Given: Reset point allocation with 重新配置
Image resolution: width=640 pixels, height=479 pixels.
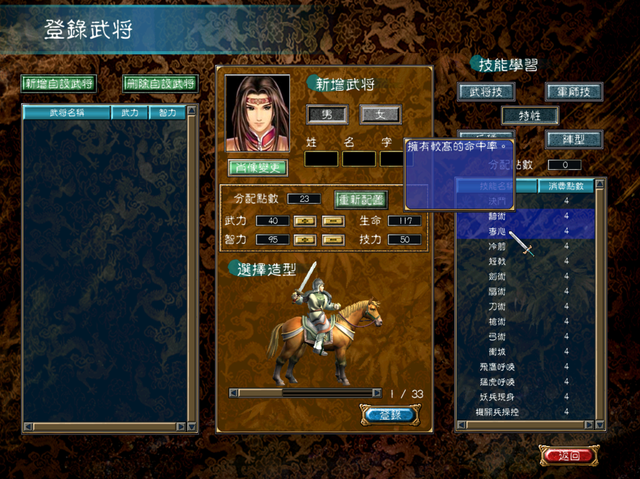Looking at the screenshot, I should [x=360, y=199].
